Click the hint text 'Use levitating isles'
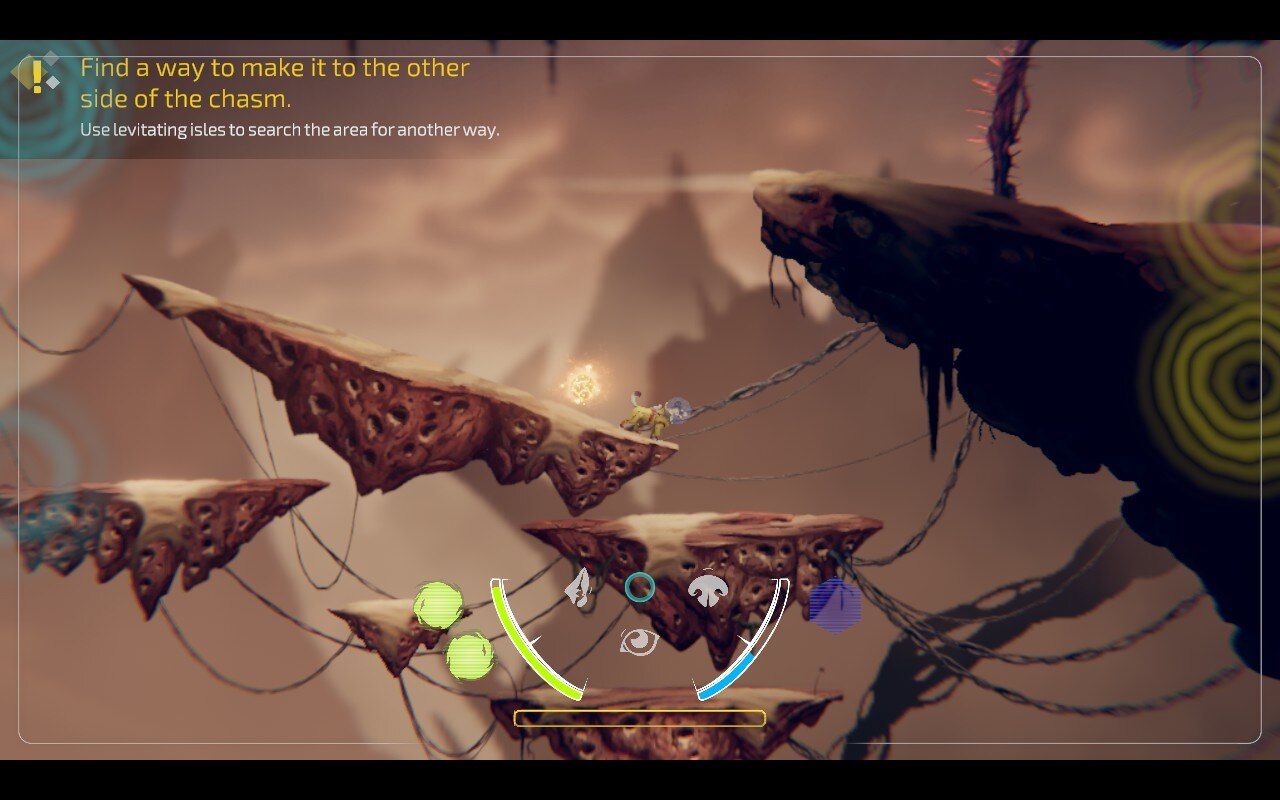The height and width of the screenshot is (800, 1280). click(x=290, y=128)
